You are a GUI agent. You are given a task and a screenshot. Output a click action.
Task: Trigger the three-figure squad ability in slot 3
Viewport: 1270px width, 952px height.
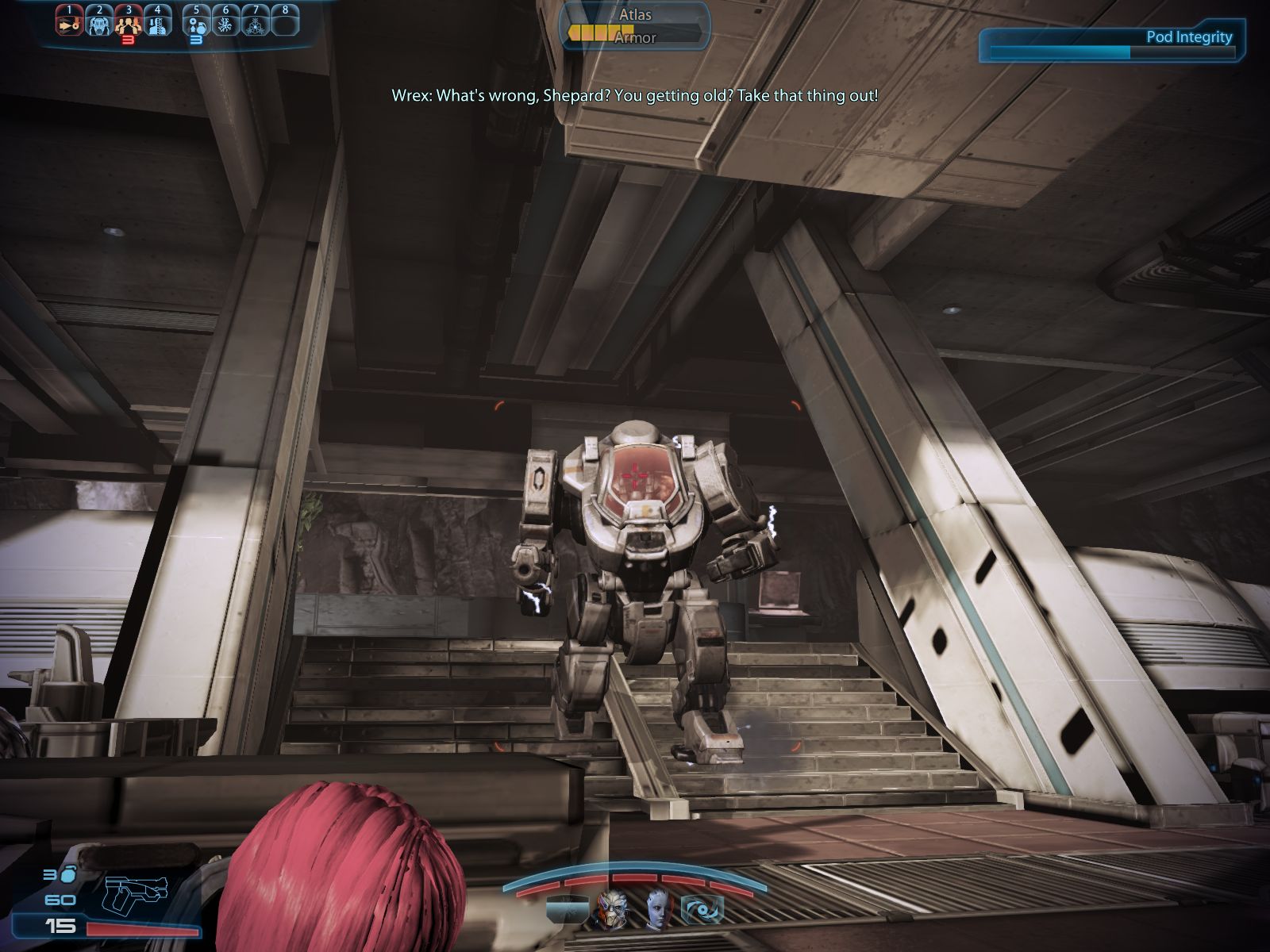[128, 23]
